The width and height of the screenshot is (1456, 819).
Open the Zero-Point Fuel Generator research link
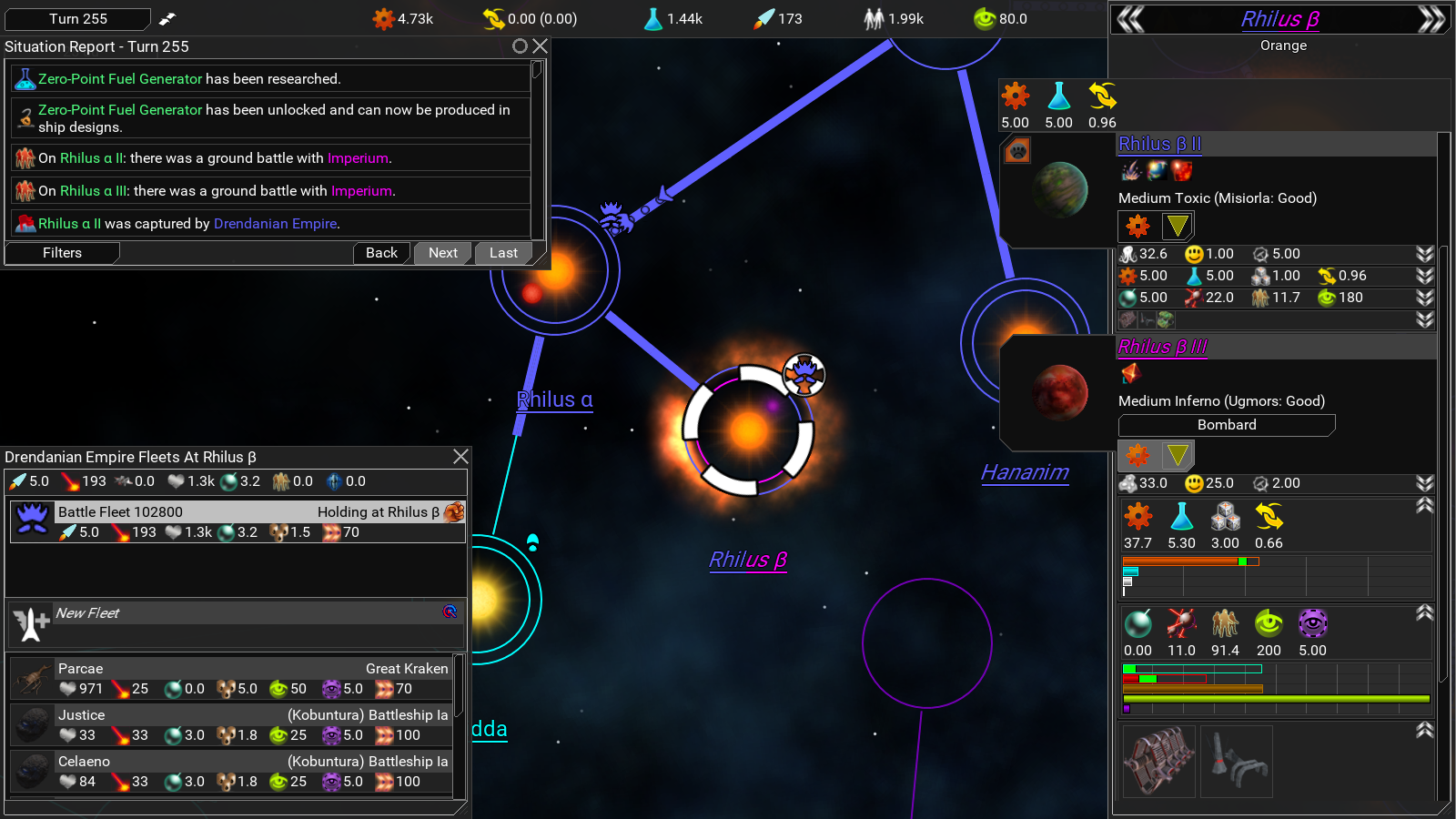120,79
